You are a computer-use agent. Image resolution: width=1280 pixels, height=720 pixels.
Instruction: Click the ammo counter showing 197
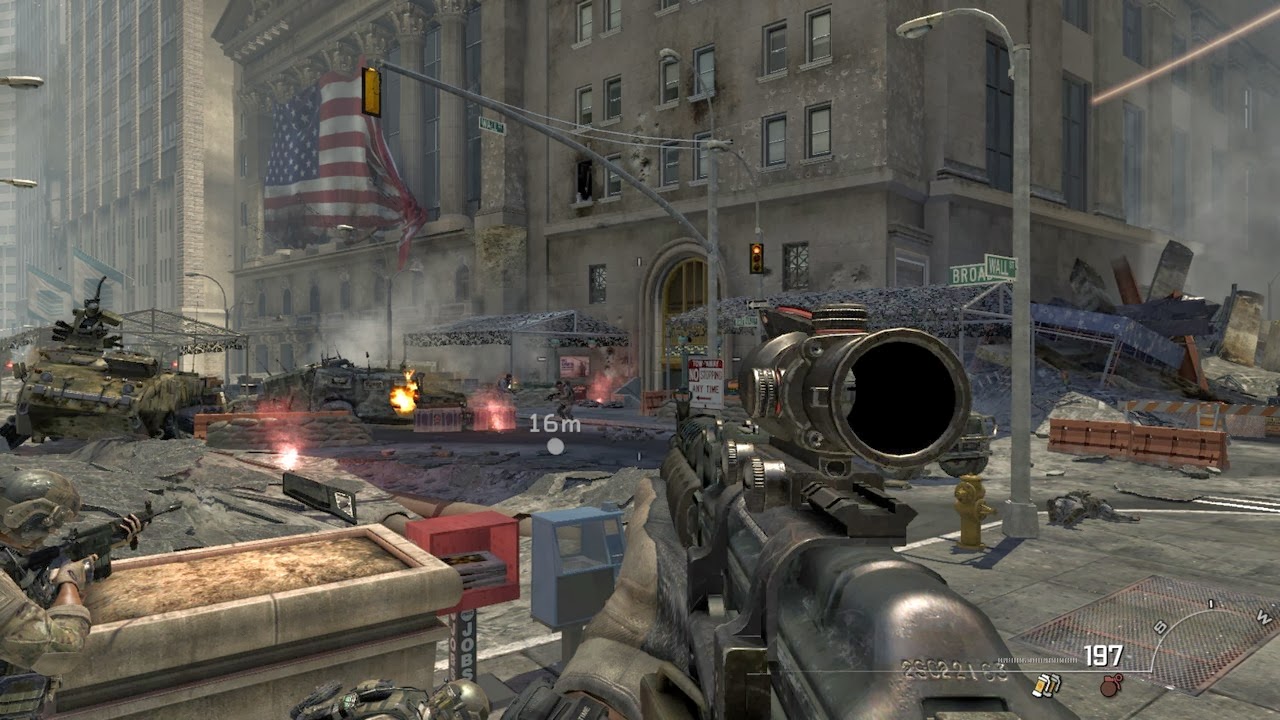tap(1104, 654)
